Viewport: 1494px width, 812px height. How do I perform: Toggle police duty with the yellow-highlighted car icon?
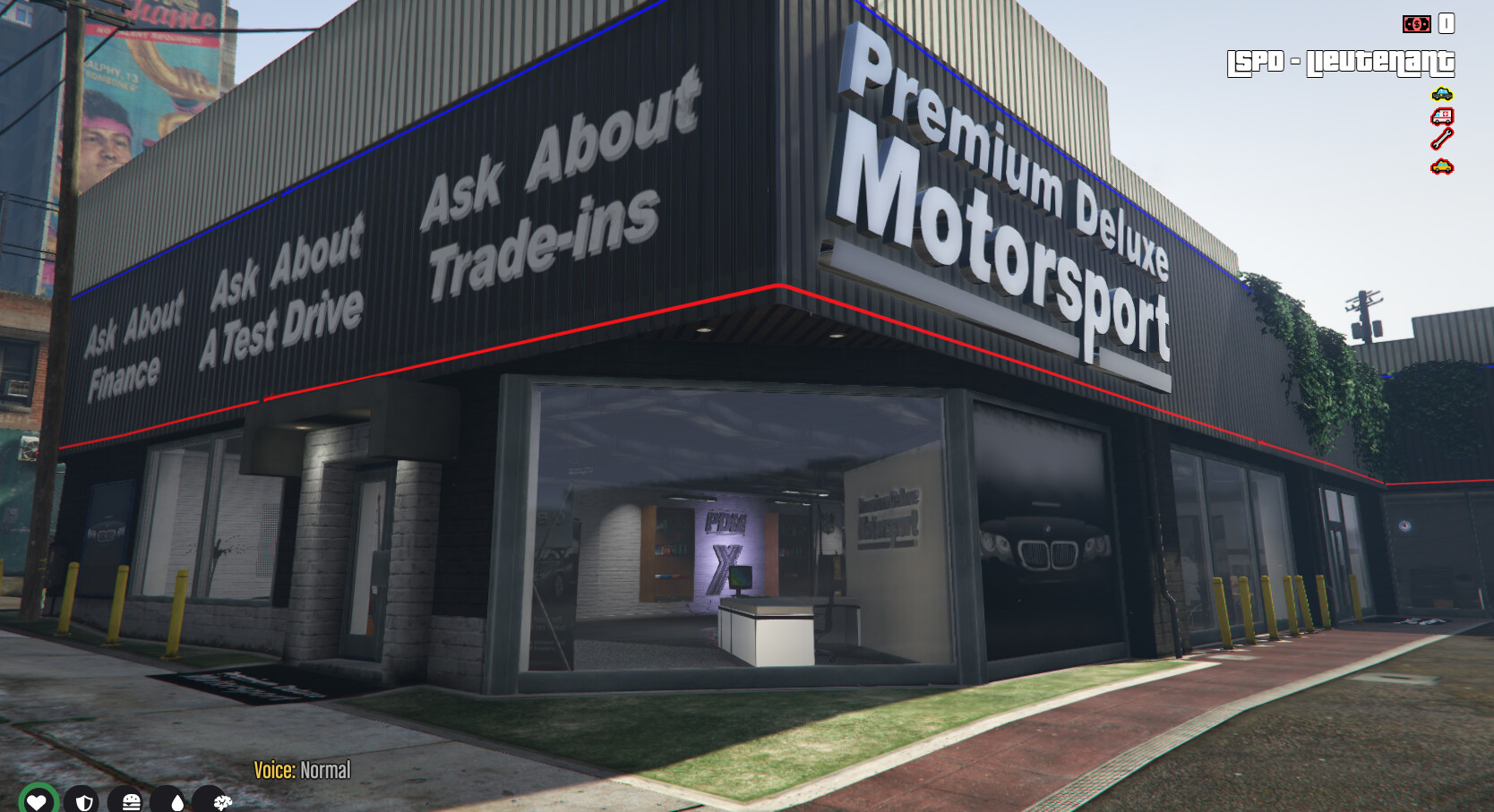[x=1441, y=93]
